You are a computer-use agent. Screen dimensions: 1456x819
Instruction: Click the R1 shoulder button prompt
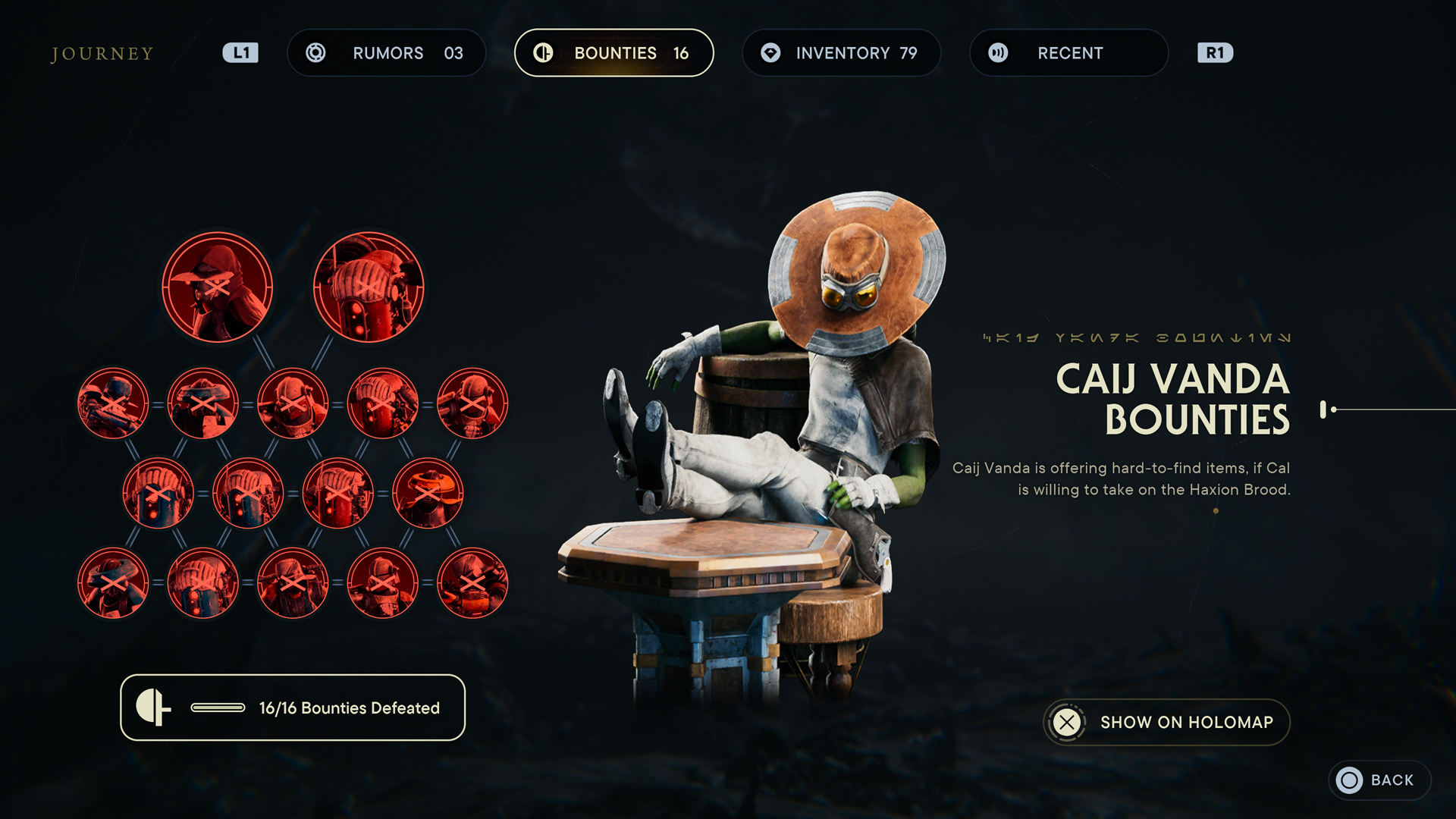[x=1214, y=52]
